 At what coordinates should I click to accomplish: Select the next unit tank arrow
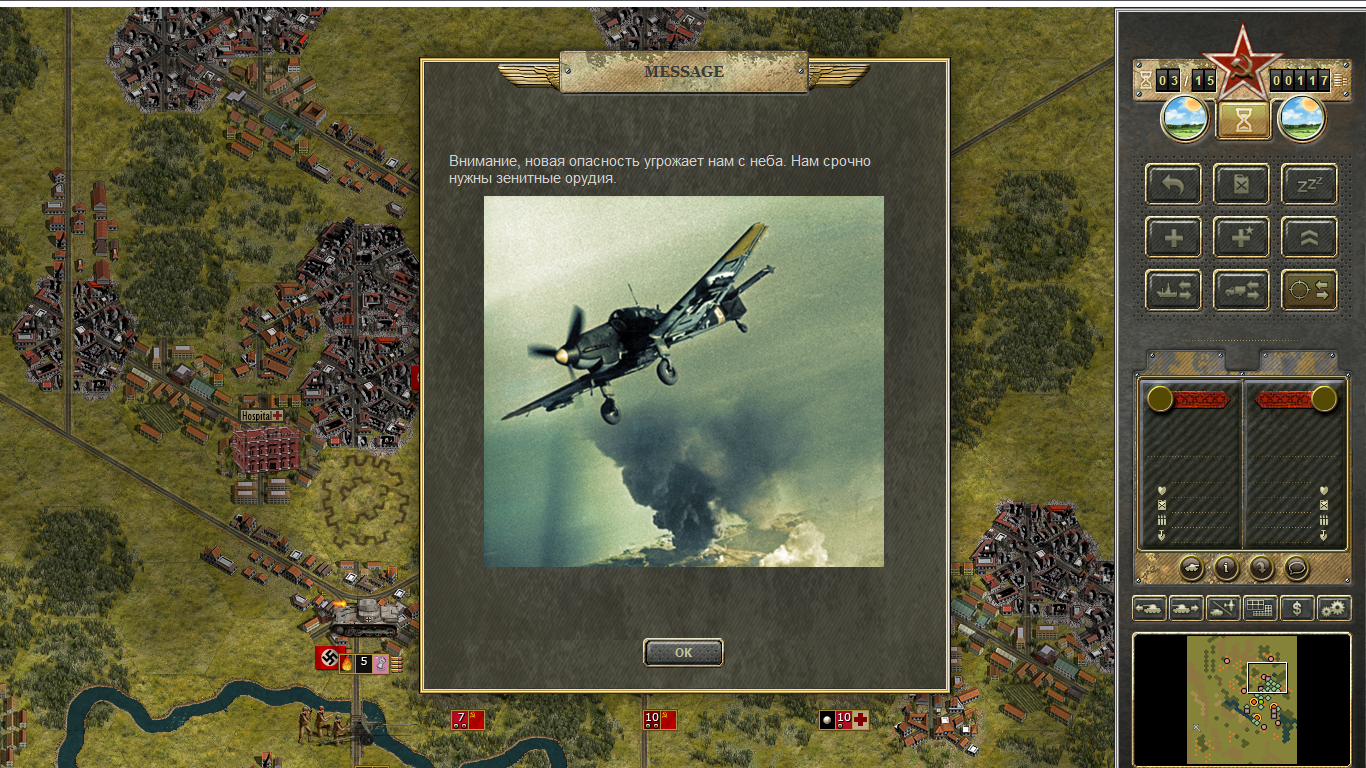tap(1186, 607)
